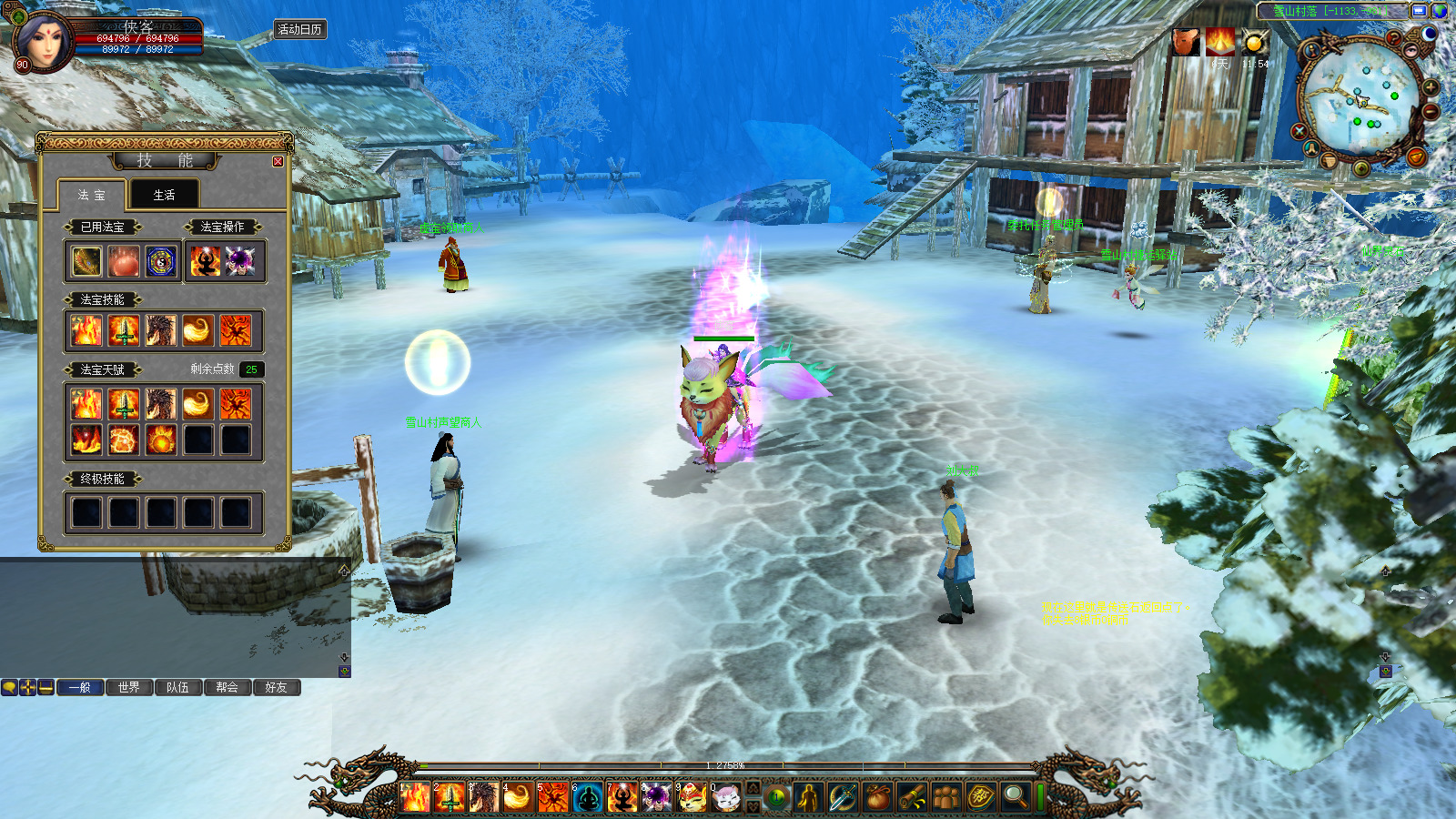This screenshot has width=1456, height=819.
Task: Zoom out the minimap with minus button
Action: point(1431,111)
